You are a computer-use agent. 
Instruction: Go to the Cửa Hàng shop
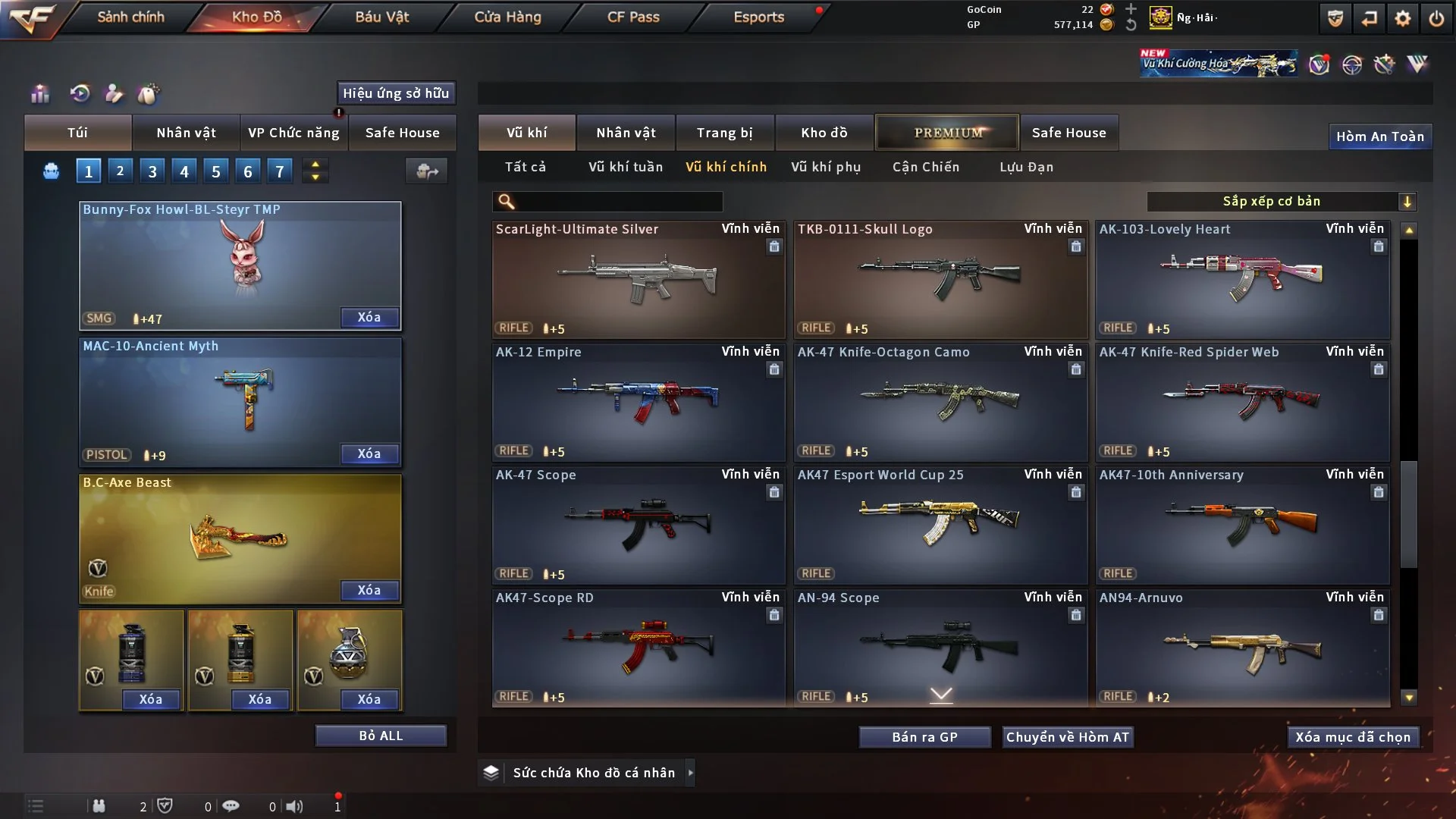tap(507, 17)
